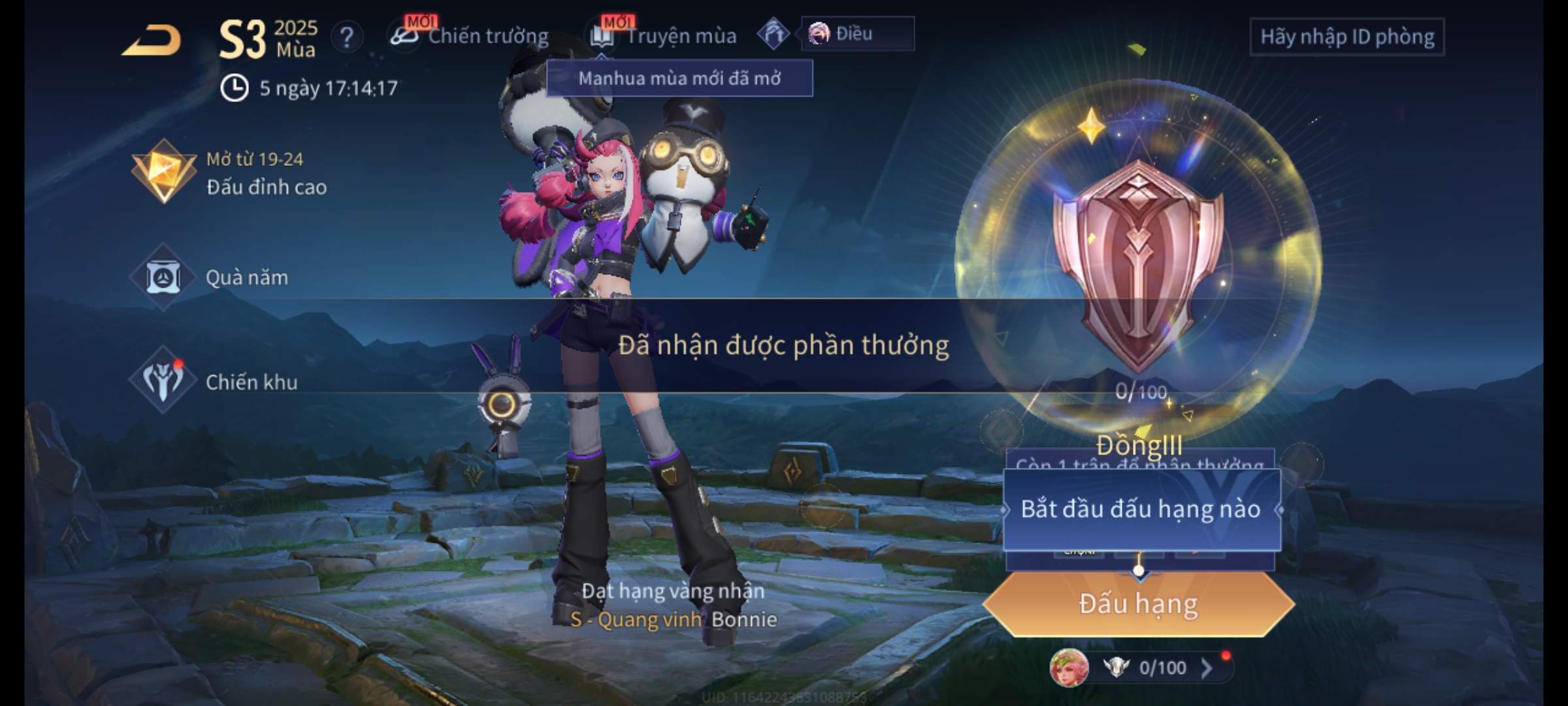Select the Điều hero selector box
The height and width of the screenshot is (706, 1568).
857,34
